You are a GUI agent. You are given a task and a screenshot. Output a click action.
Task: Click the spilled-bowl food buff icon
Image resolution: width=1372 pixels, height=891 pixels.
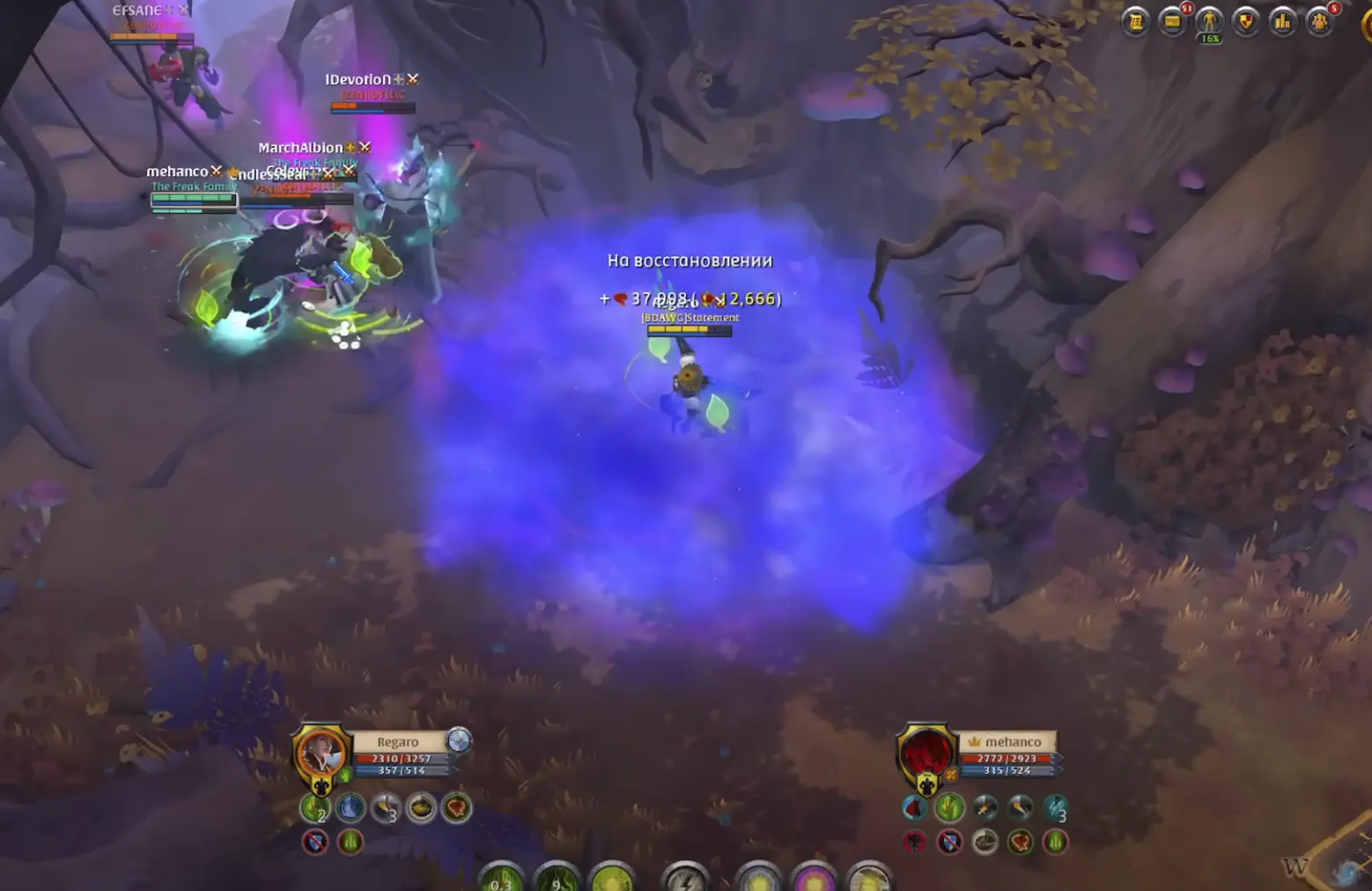click(x=419, y=808)
